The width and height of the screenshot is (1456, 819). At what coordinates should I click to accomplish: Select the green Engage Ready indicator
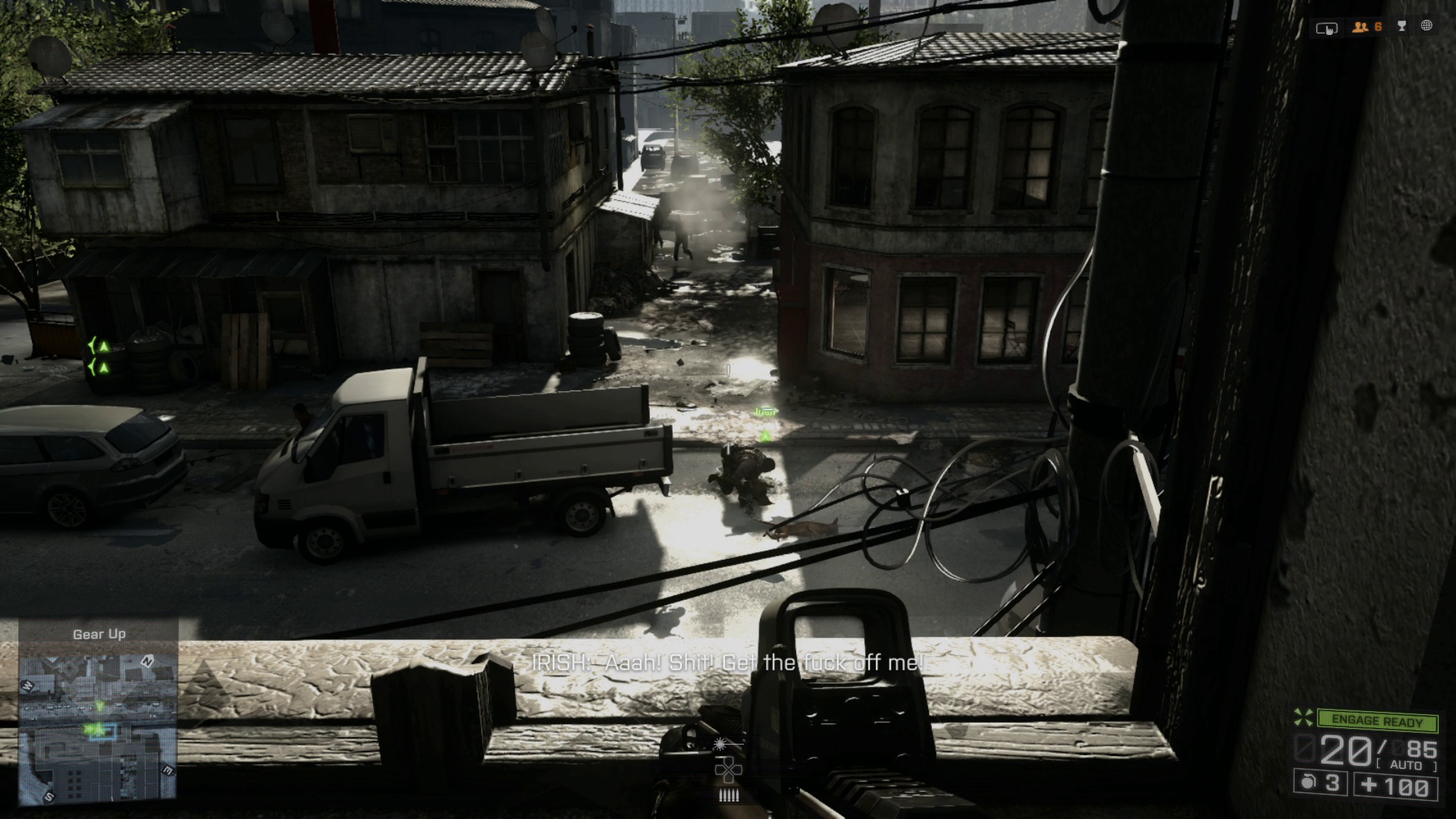(x=1376, y=721)
